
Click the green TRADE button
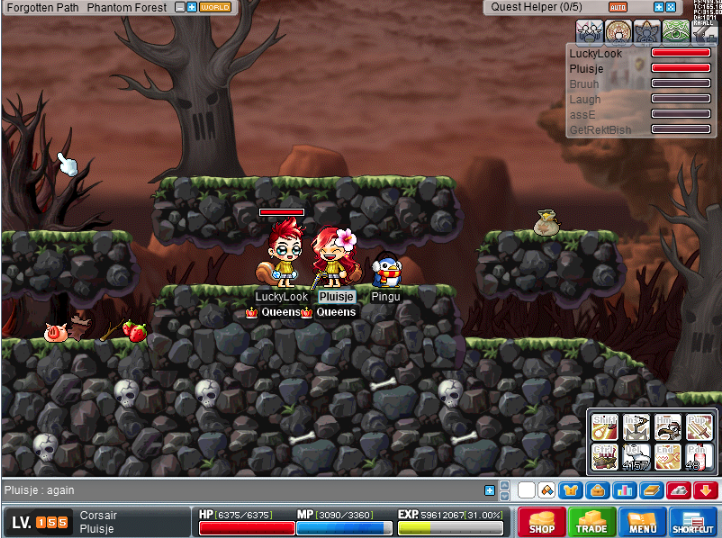click(592, 521)
